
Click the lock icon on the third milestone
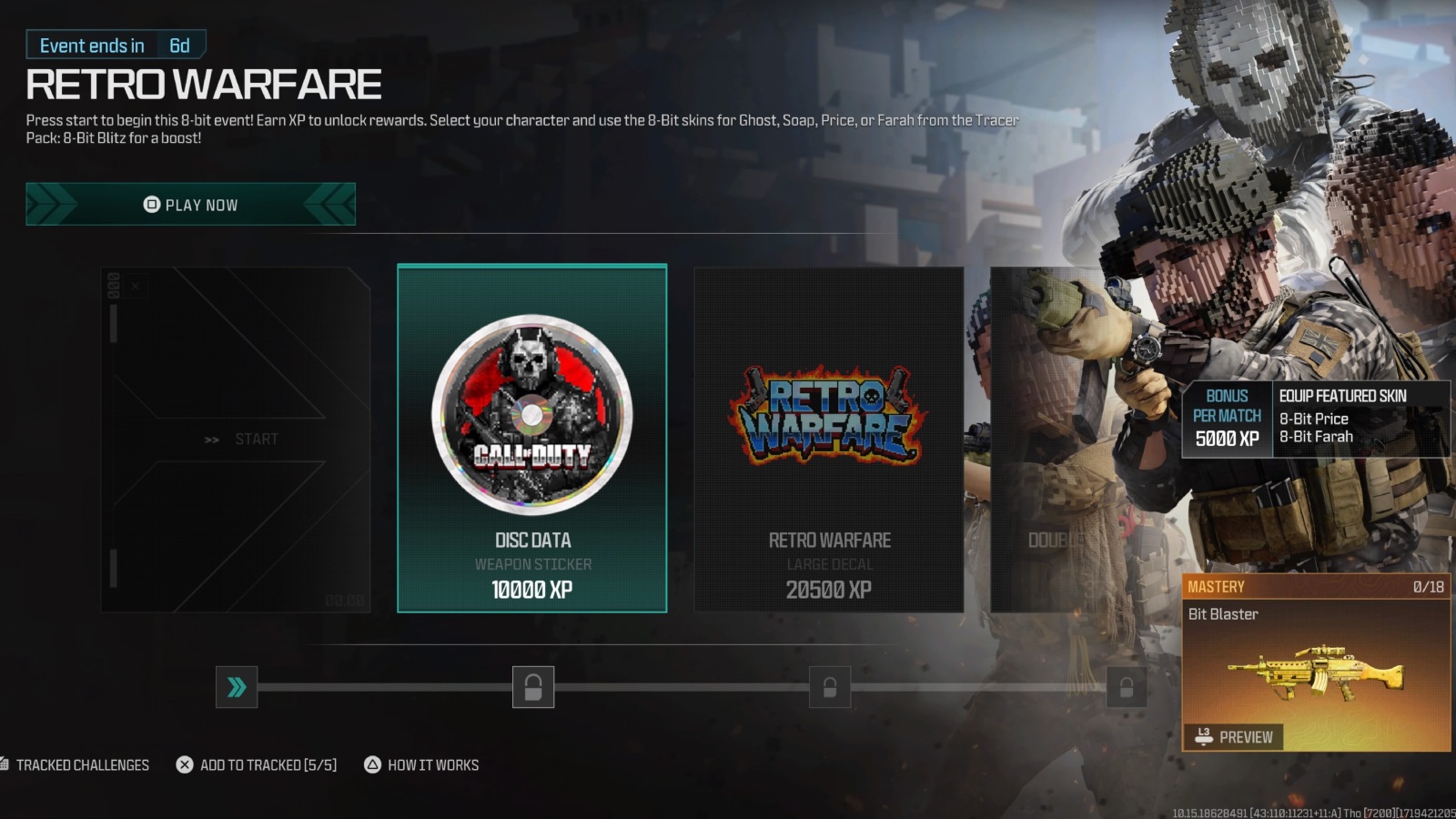tap(830, 687)
